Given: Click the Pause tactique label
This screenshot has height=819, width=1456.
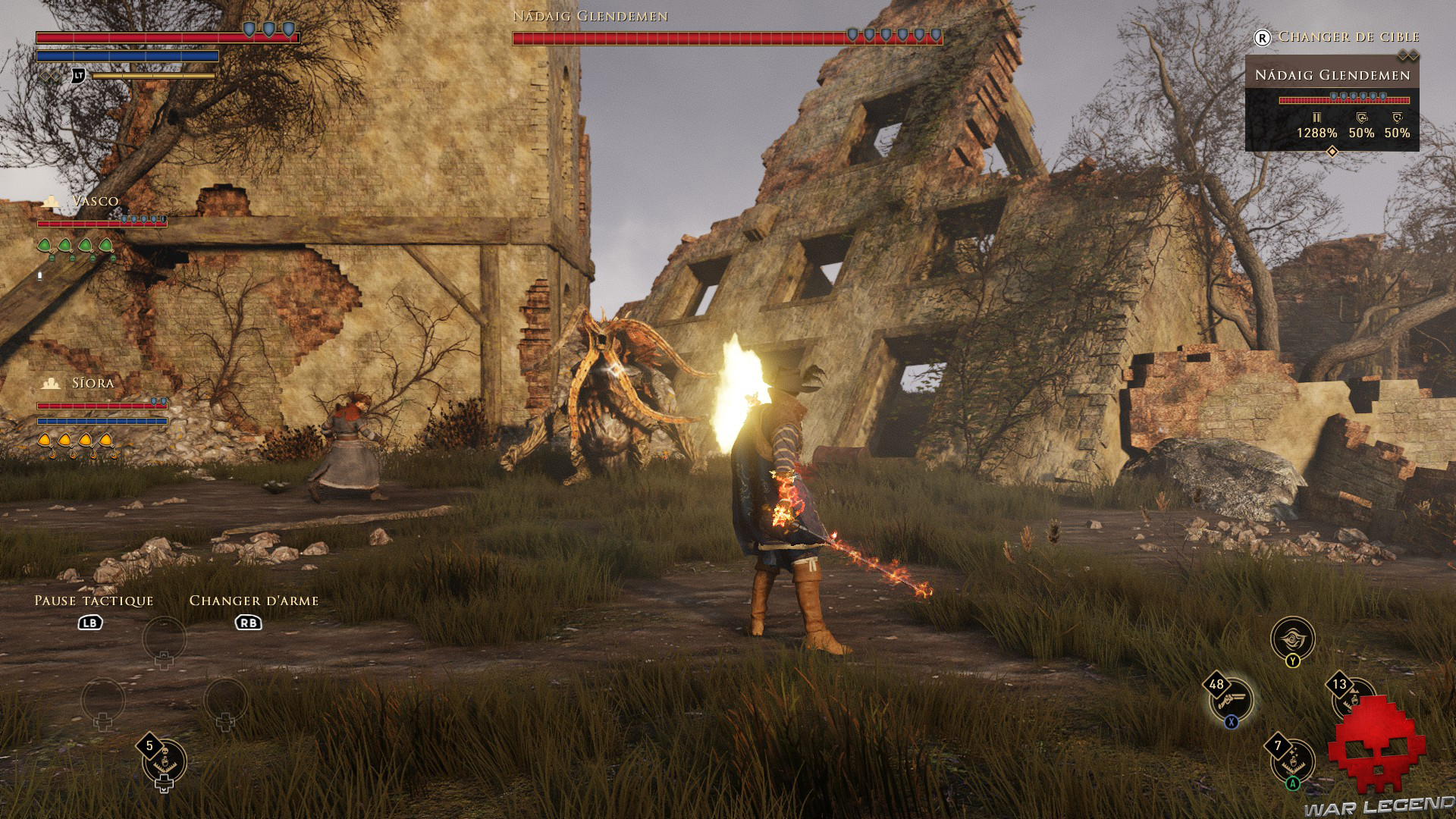Looking at the screenshot, I should (x=94, y=601).
